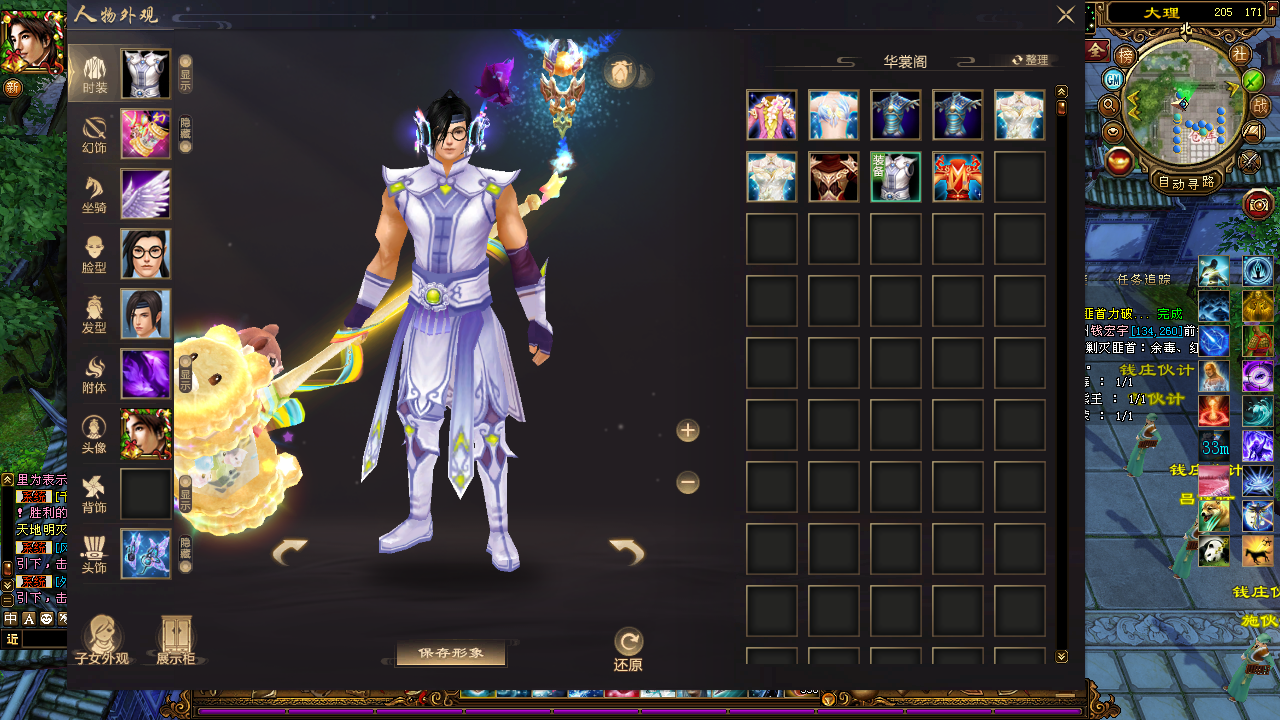
Task: Select the red armor outfit in wardrobe
Action: click(x=958, y=177)
